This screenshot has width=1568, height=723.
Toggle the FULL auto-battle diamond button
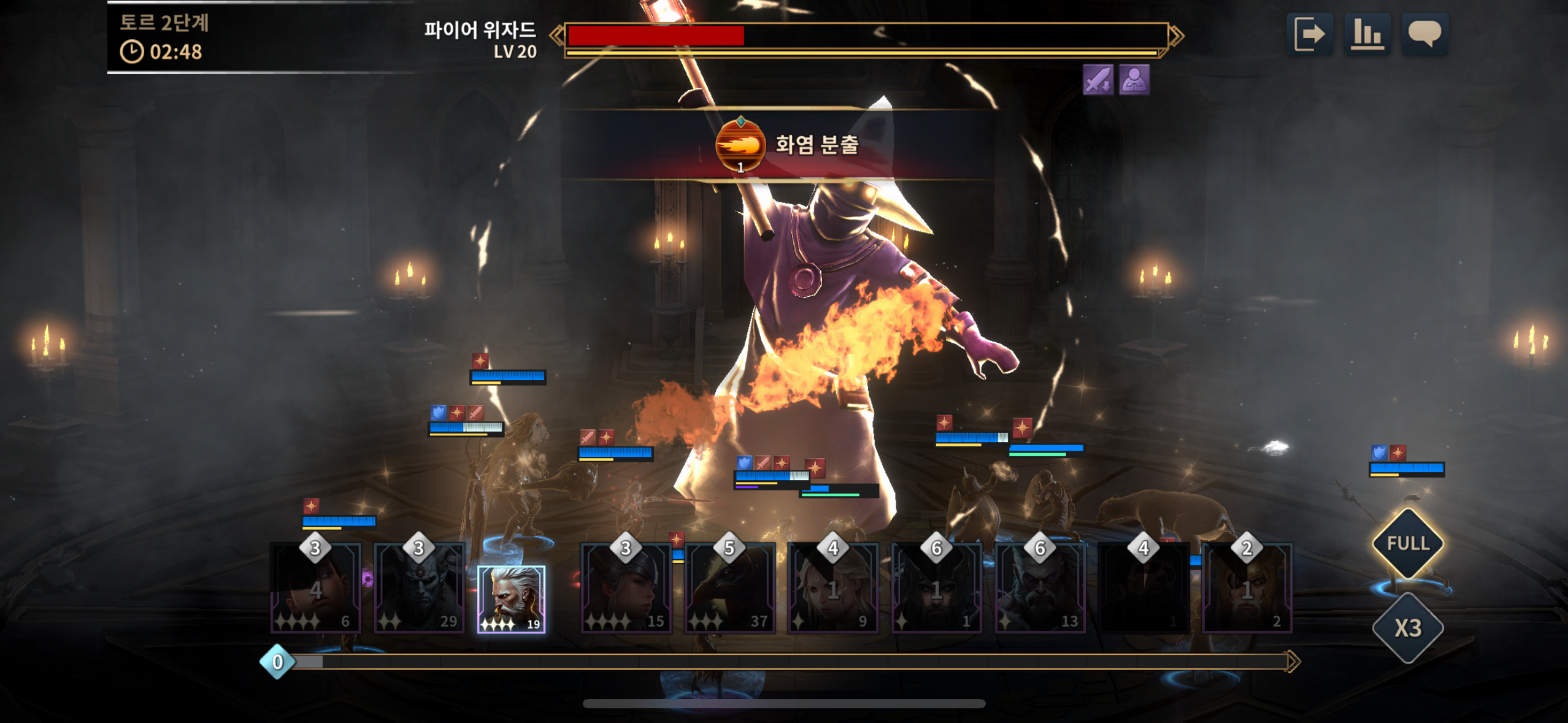1408,543
